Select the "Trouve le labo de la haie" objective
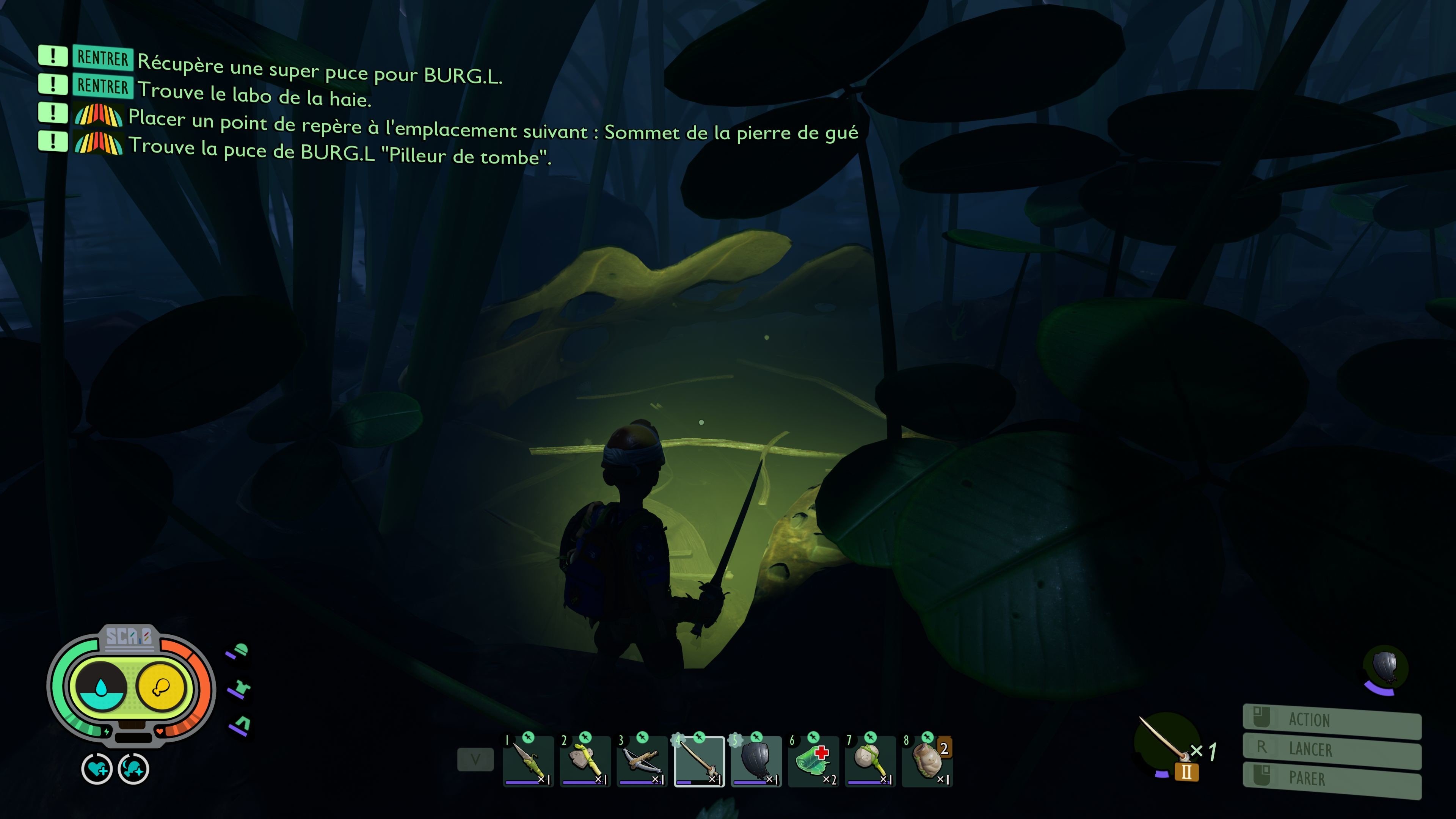Screen dimensions: 1456x819 click(x=254, y=95)
